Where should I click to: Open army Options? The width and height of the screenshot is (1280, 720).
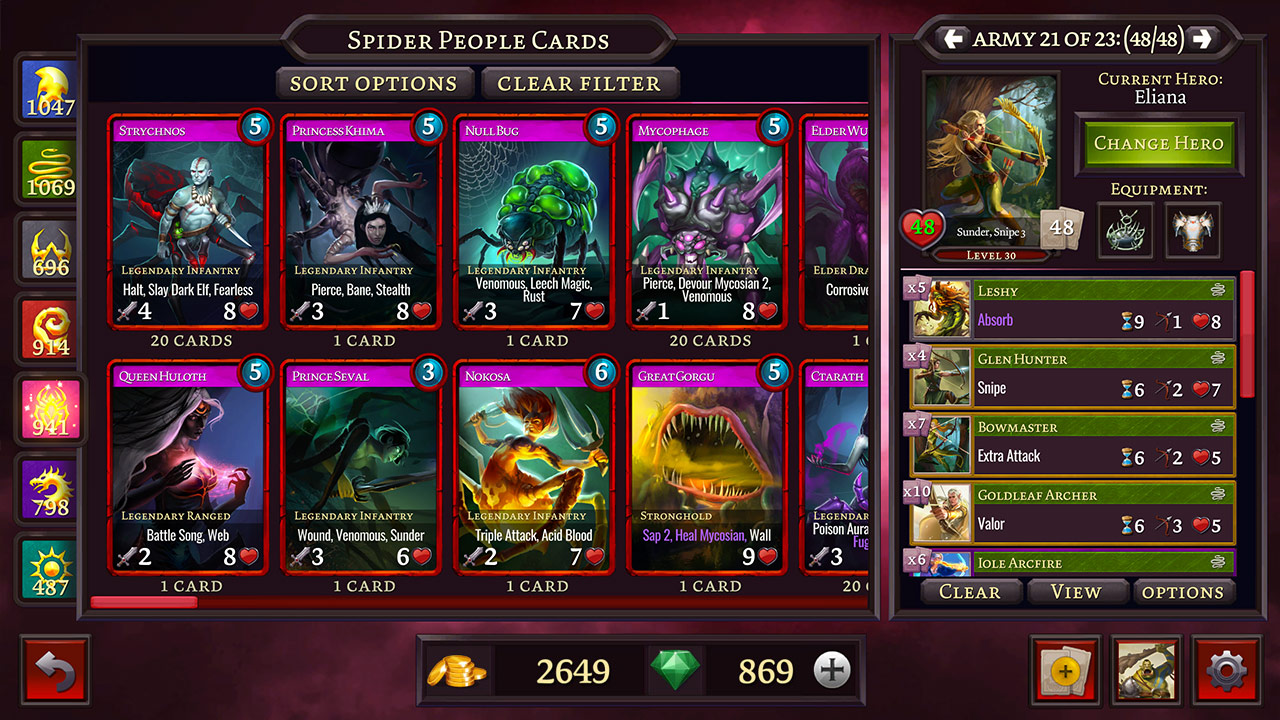click(1183, 592)
